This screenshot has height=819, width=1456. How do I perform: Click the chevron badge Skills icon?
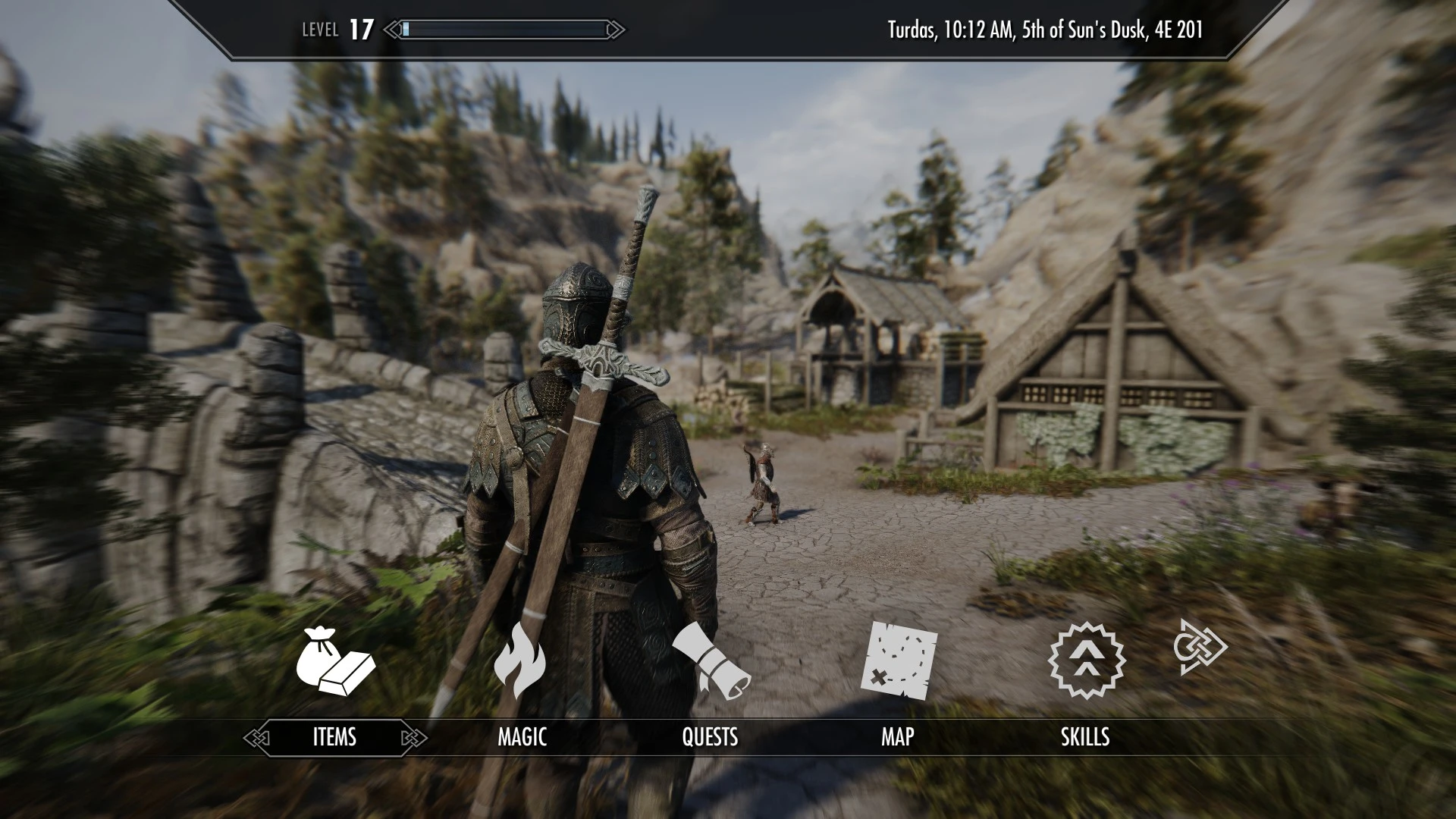pyautogui.click(x=1086, y=660)
